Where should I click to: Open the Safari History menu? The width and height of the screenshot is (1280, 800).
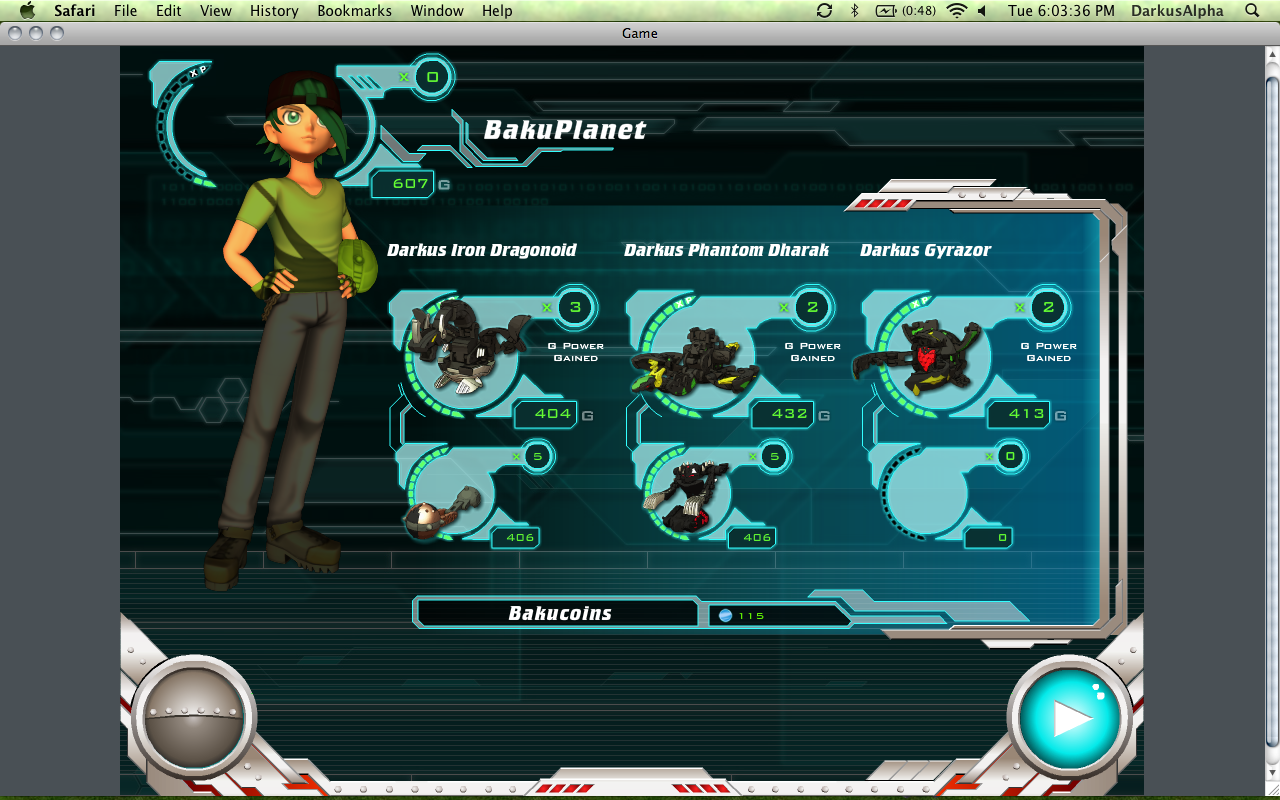(274, 11)
